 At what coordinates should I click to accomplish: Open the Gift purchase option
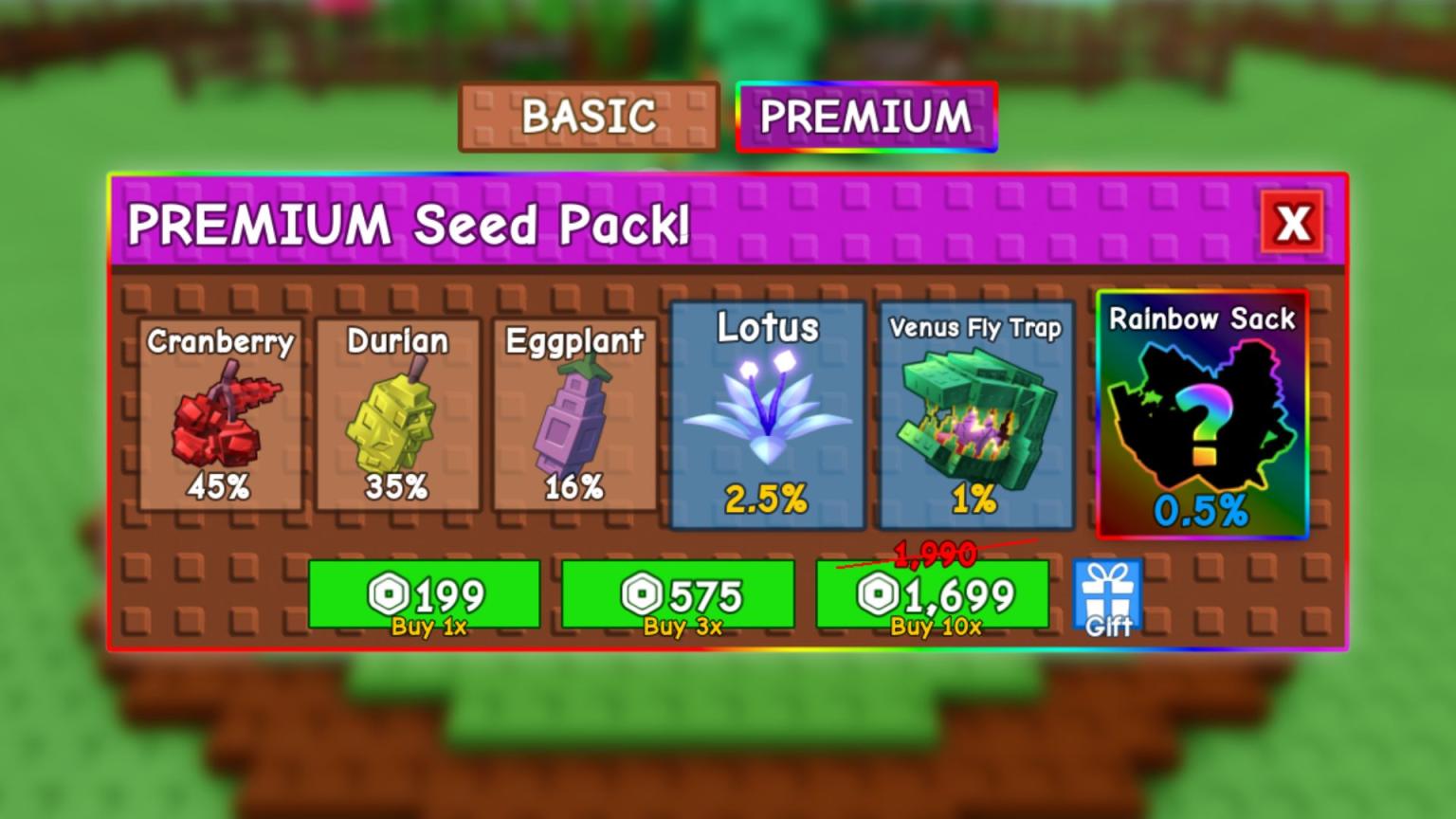point(1105,595)
